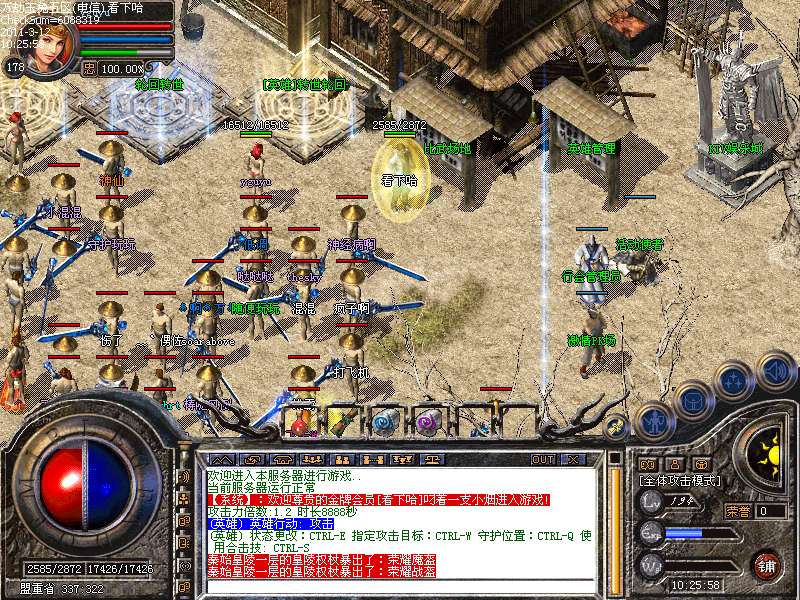The image size is (800, 600).
Task: Click the OUT button above chat
Action: (x=543, y=459)
